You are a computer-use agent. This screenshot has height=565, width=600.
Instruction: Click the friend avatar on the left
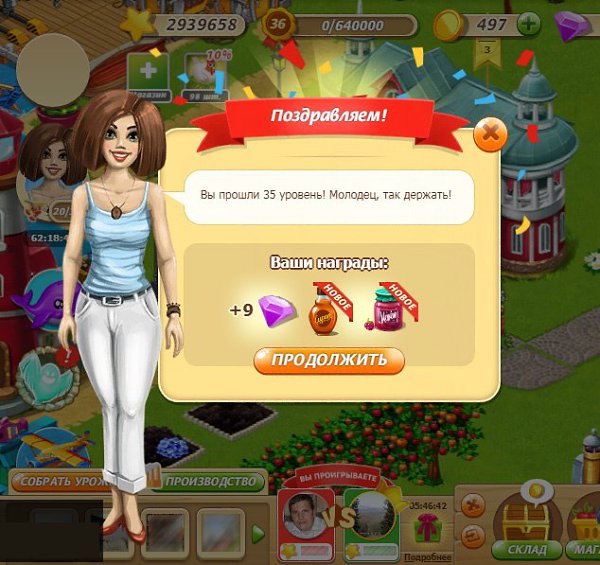[48, 158]
